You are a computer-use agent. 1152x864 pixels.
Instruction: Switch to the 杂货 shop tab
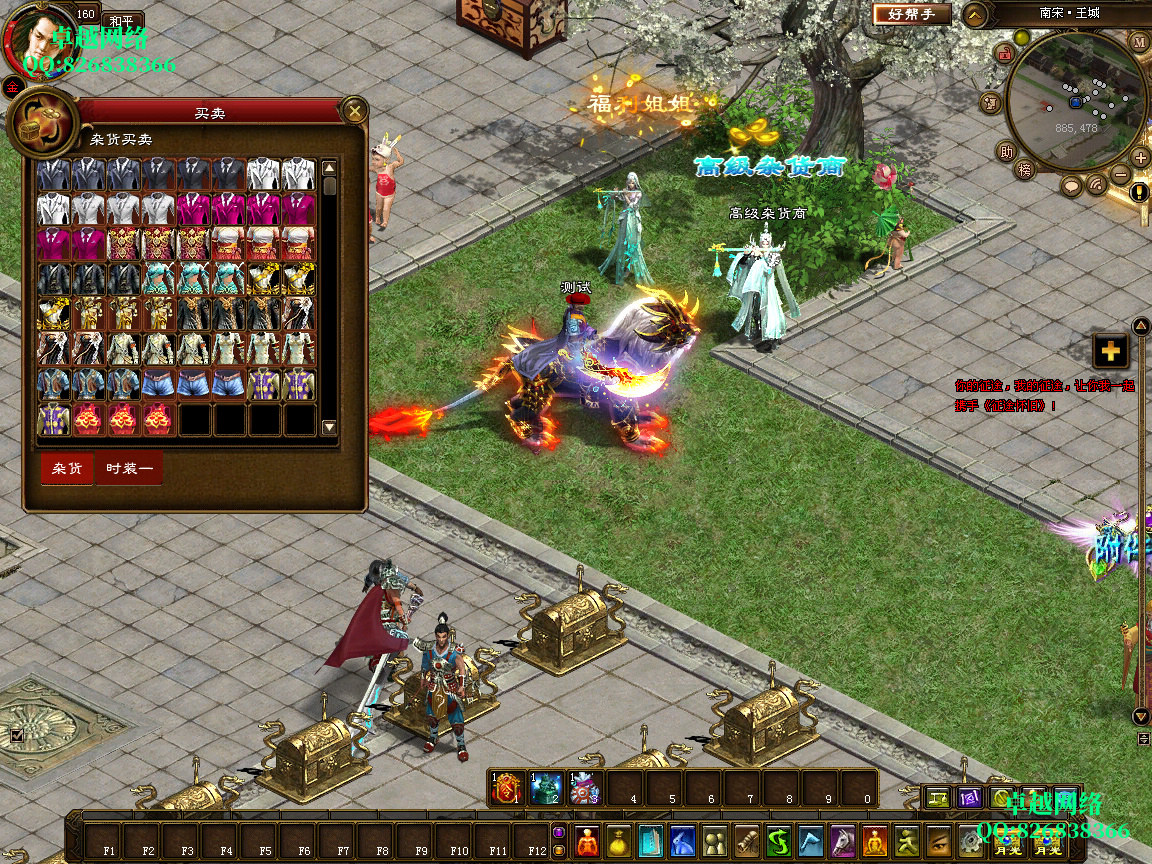67,468
